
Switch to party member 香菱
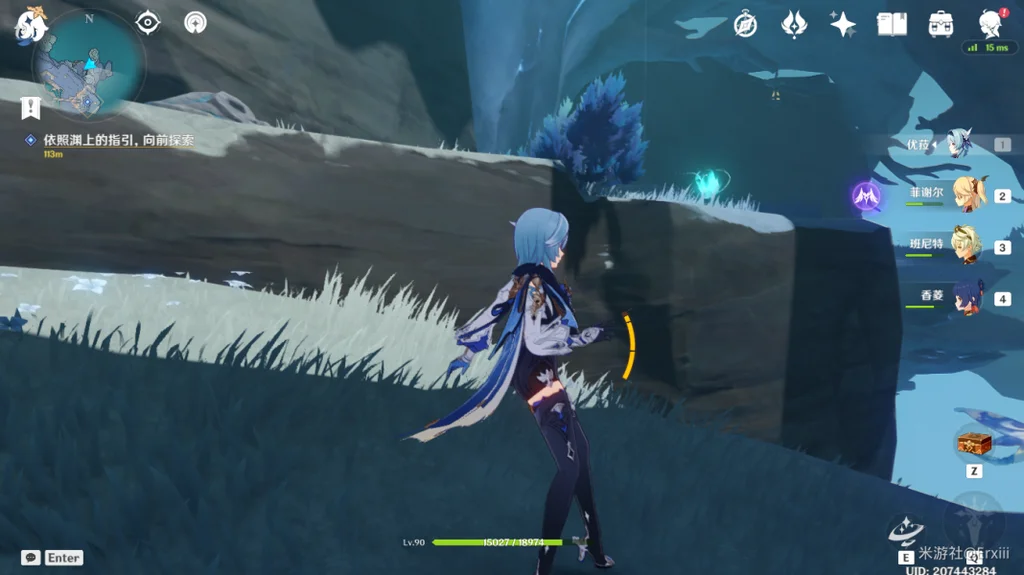click(968, 298)
